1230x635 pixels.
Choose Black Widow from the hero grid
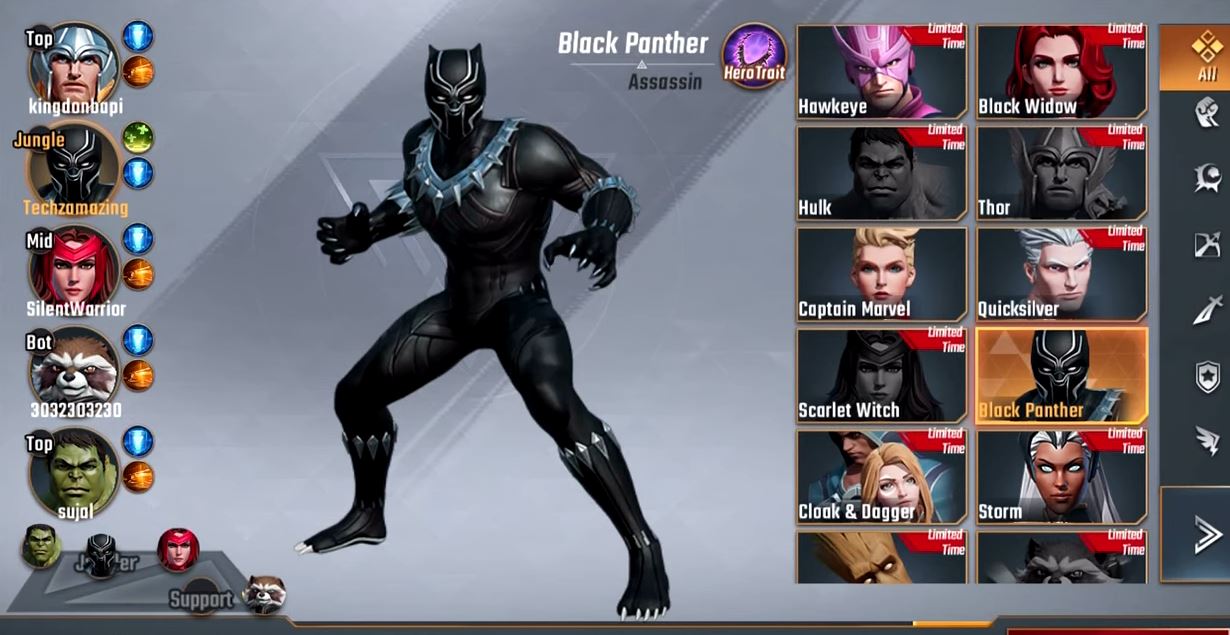click(1061, 73)
